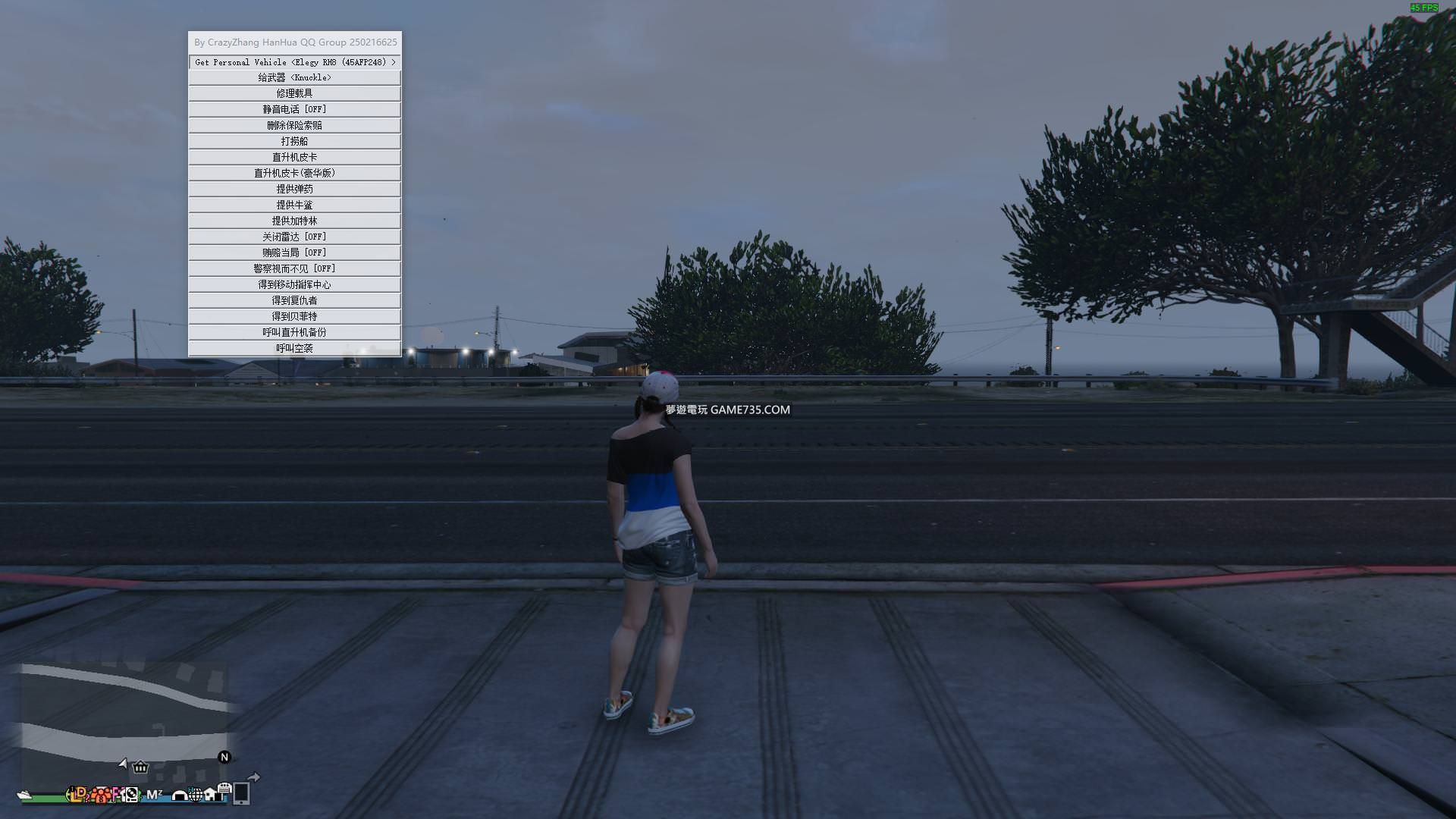Toggle the 关闭雷达 option
Screen dimensions: 1456x819
[294, 237]
